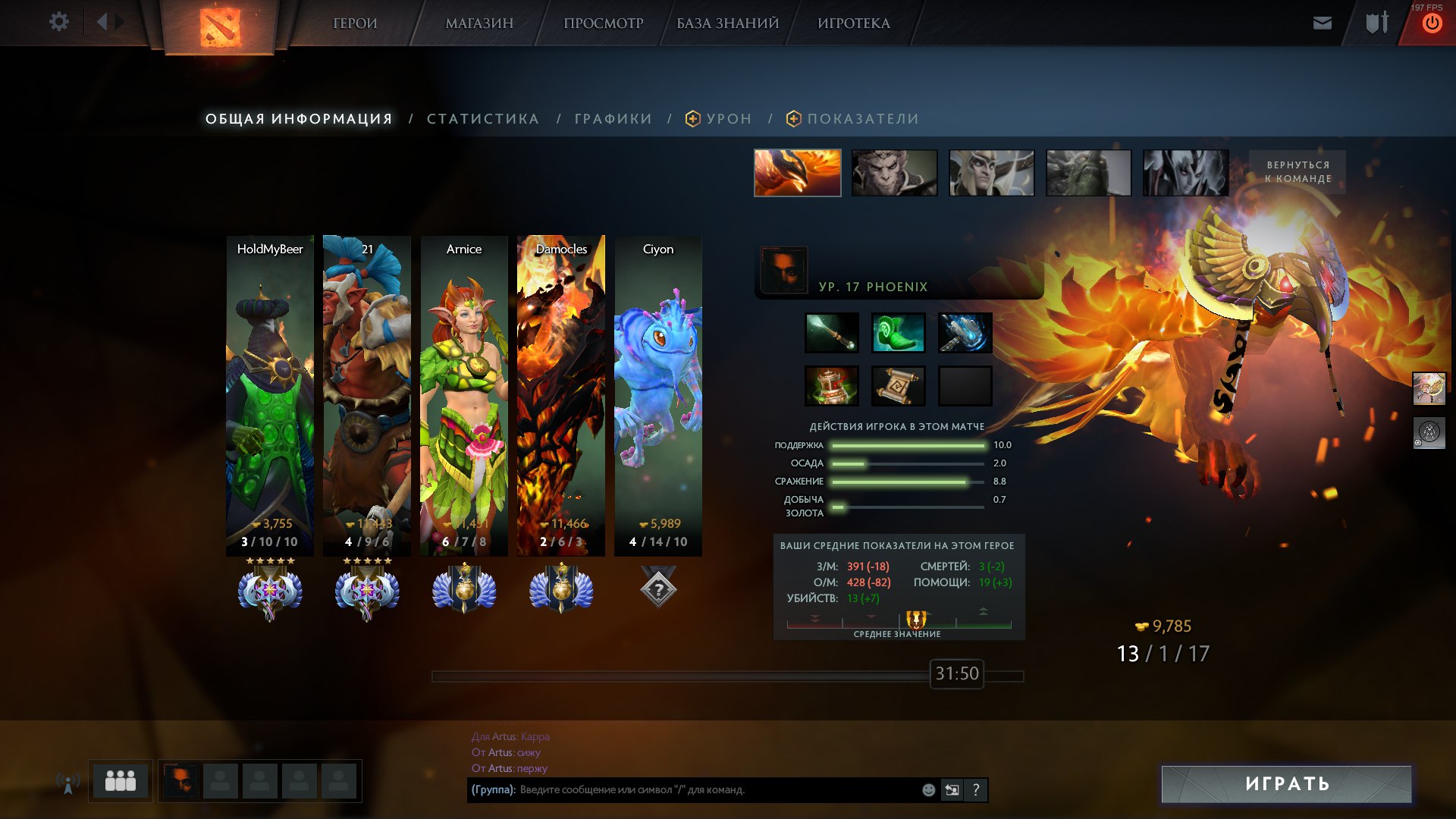Select HoldMyBeer's player card
The height and width of the screenshot is (819, 1456).
270,394
